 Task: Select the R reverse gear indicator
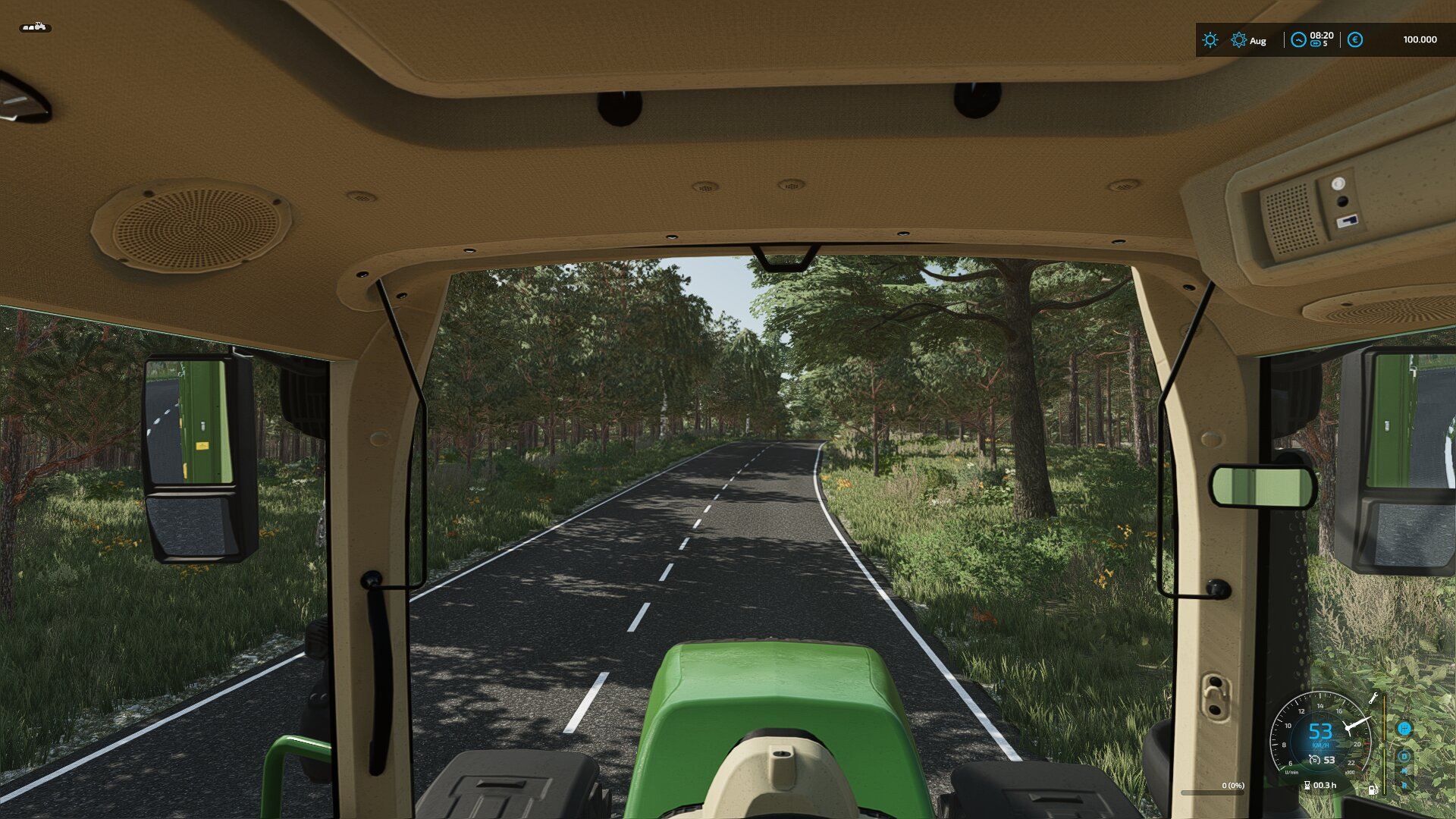pyautogui.click(x=1404, y=785)
